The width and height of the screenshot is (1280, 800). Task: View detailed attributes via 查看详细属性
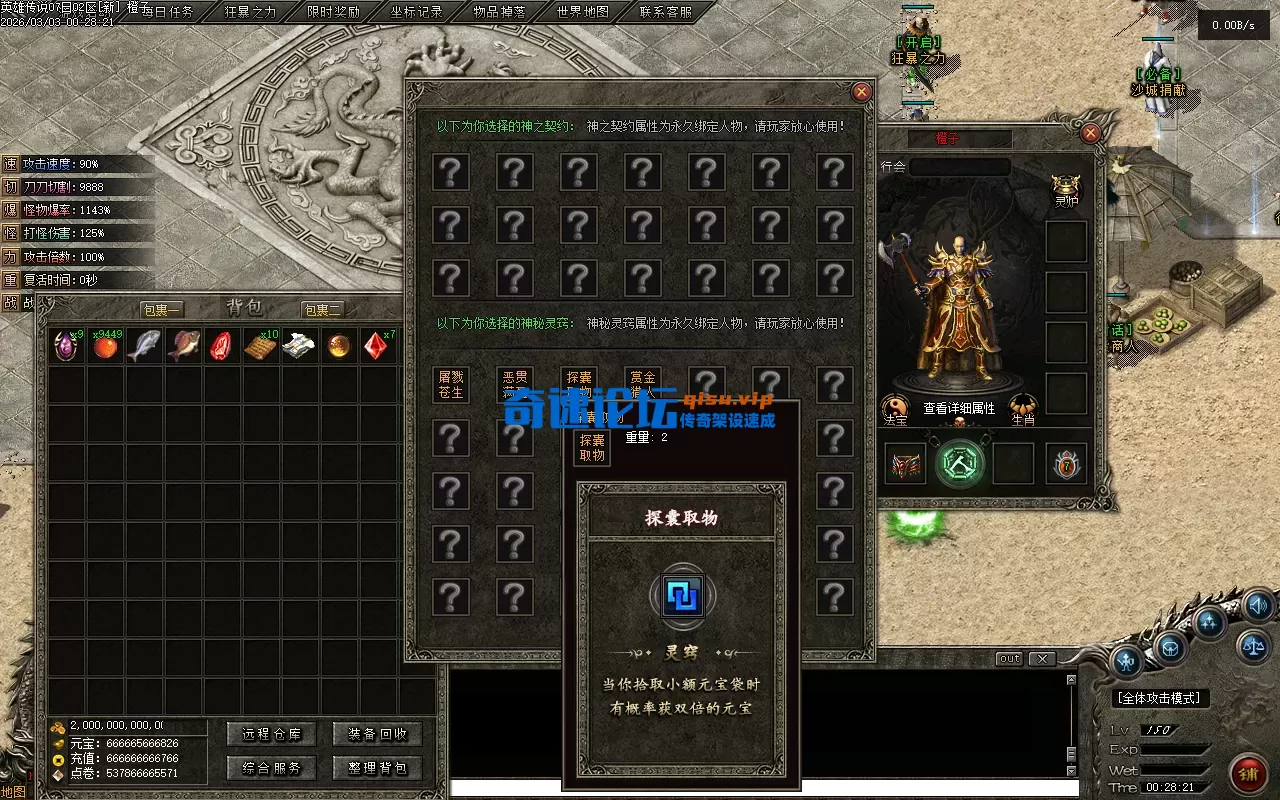tap(958, 408)
